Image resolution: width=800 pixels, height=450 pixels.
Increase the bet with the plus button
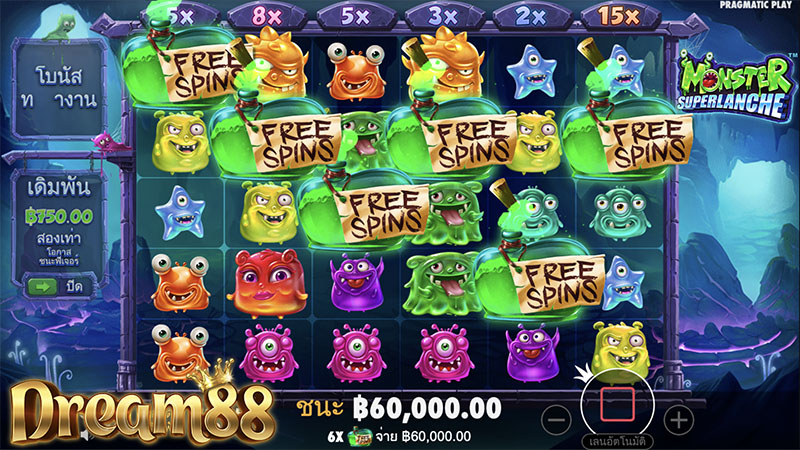tap(678, 418)
